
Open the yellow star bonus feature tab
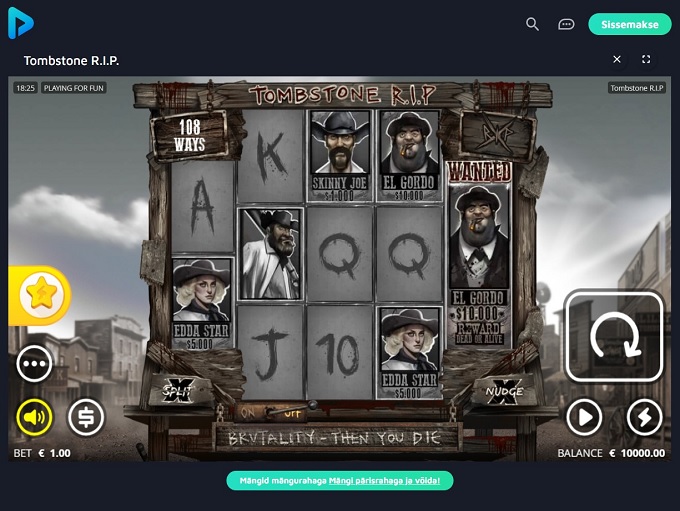(40, 294)
